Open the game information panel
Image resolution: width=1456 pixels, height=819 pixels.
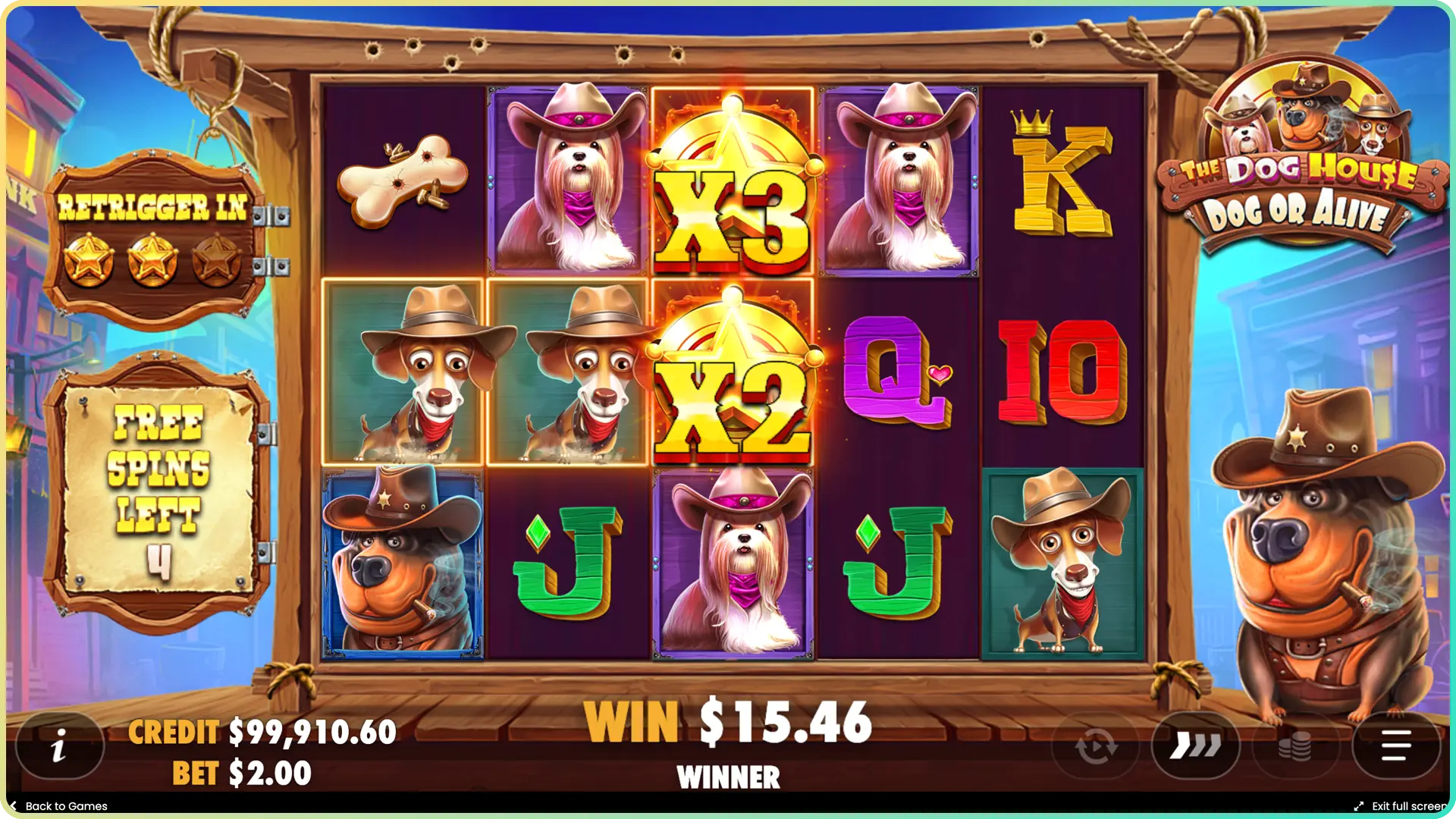(x=61, y=746)
